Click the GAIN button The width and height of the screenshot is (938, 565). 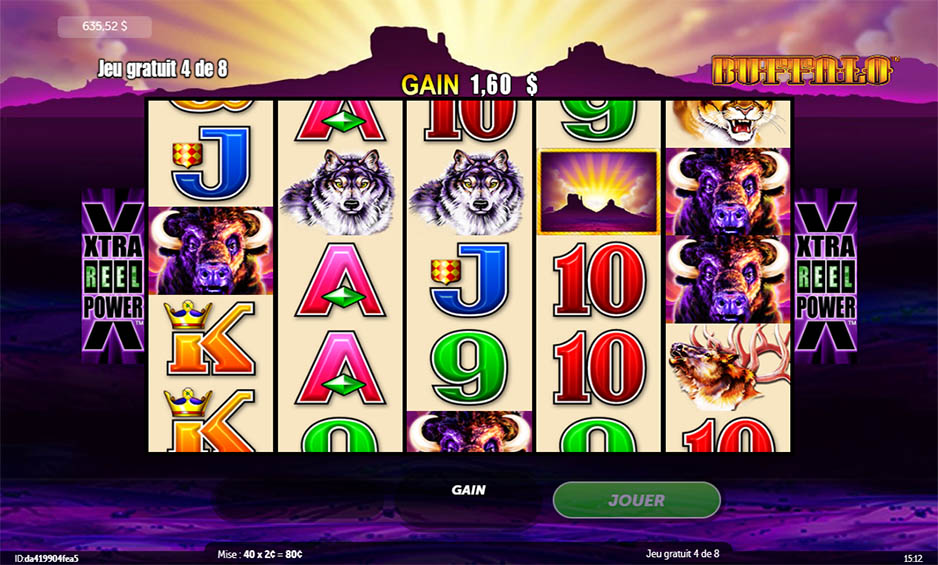coord(468,491)
